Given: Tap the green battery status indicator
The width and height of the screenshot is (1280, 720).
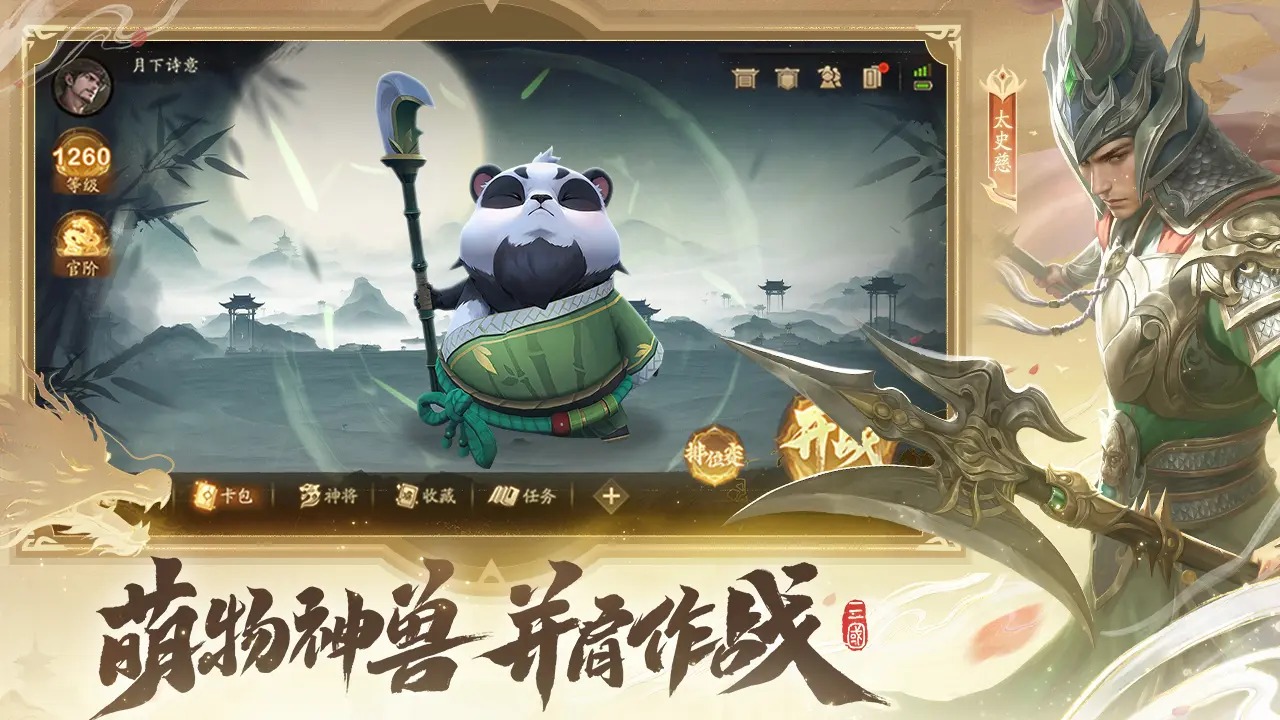Looking at the screenshot, I should pyautogui.click(x=923, y=85).
